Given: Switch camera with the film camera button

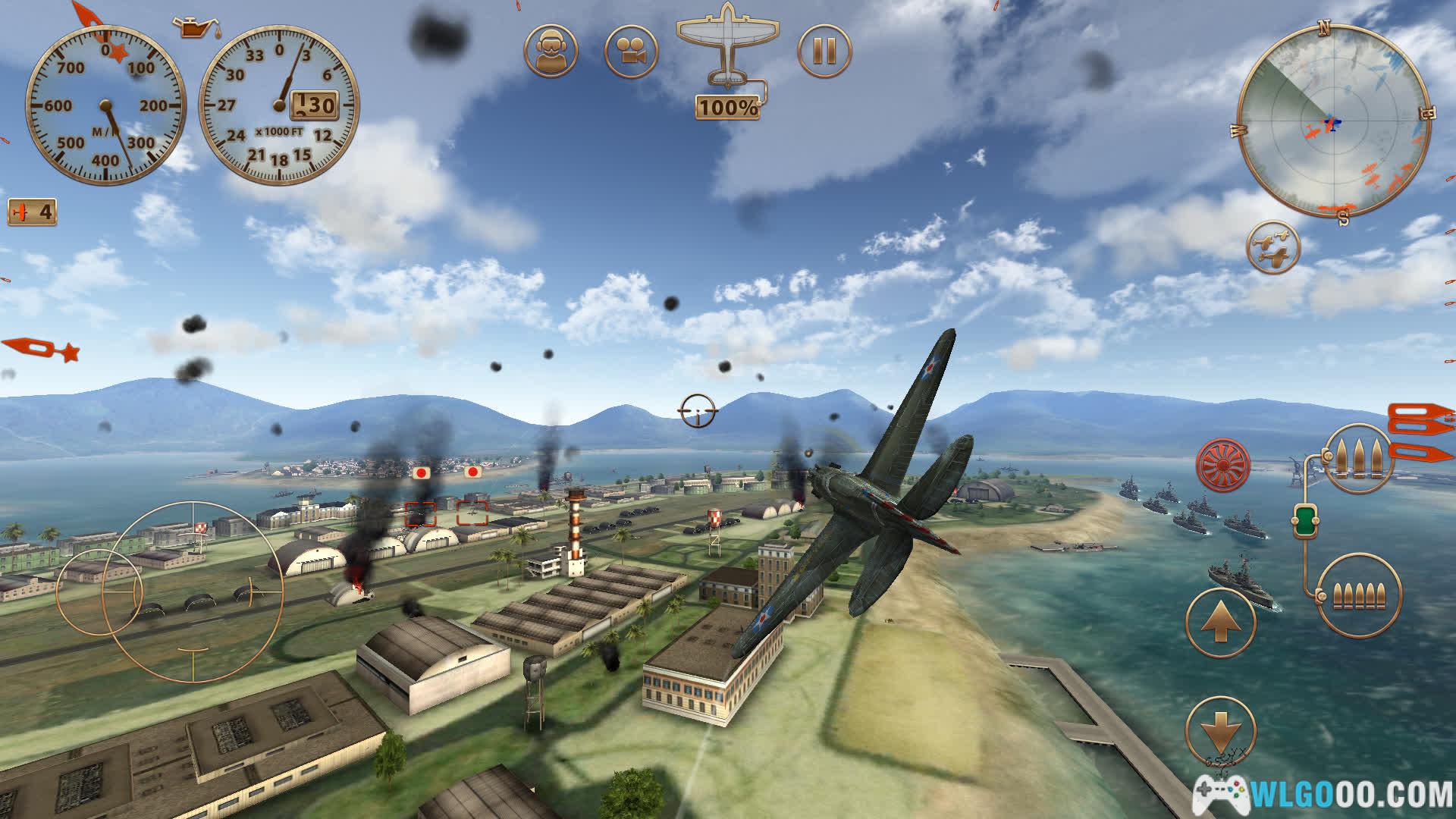Looking at the screenshot, I should [631, 51].
